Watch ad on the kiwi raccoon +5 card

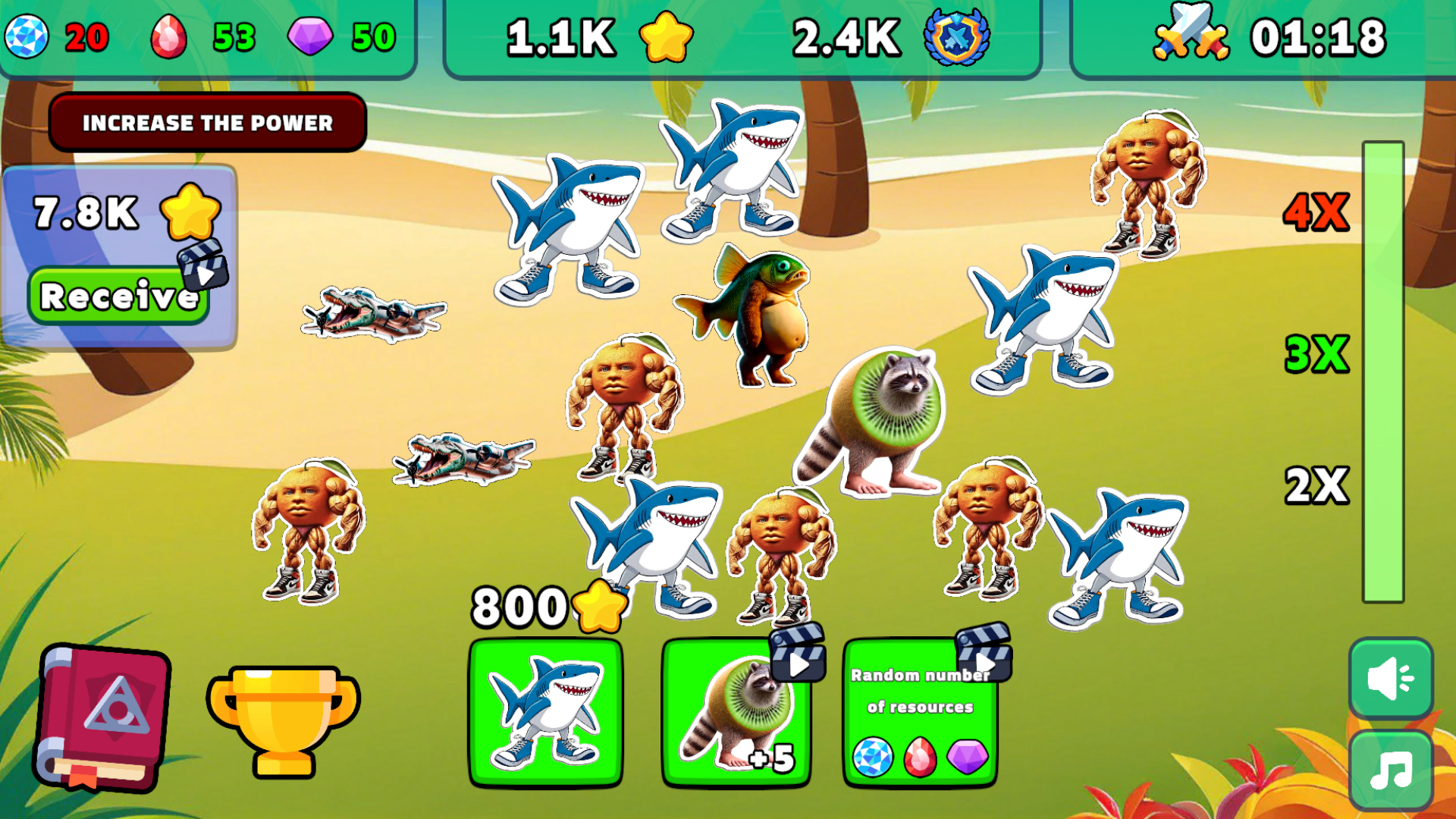[x=796, y=664]
